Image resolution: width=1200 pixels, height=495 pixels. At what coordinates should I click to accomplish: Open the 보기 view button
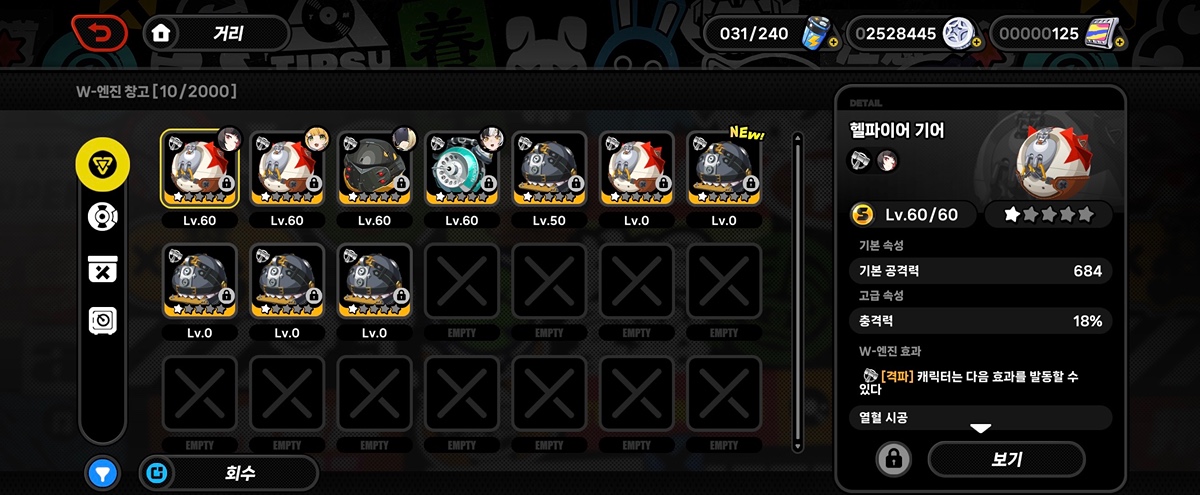tap(1006, 459)
